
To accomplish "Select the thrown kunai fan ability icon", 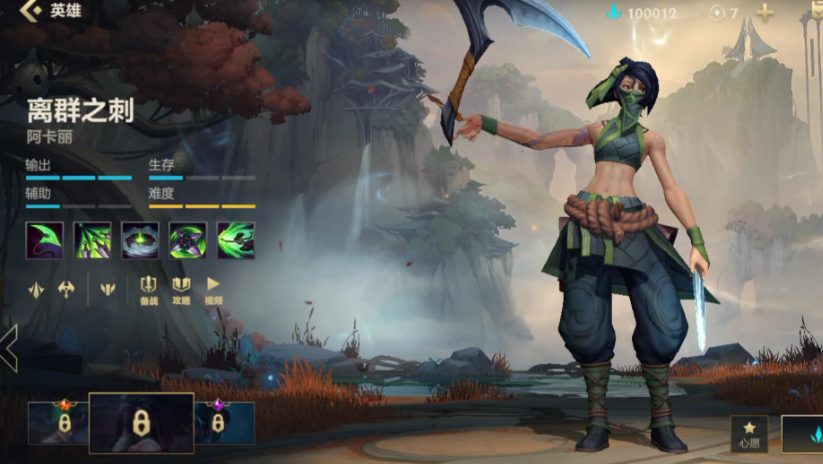I will (x=92, y=240).
